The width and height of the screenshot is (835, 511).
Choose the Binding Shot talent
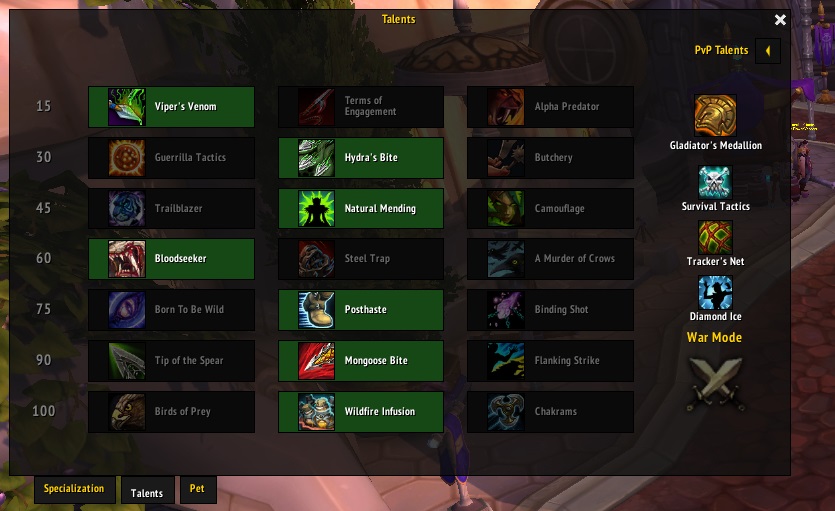pyautogui.click(x=550, y=310)
